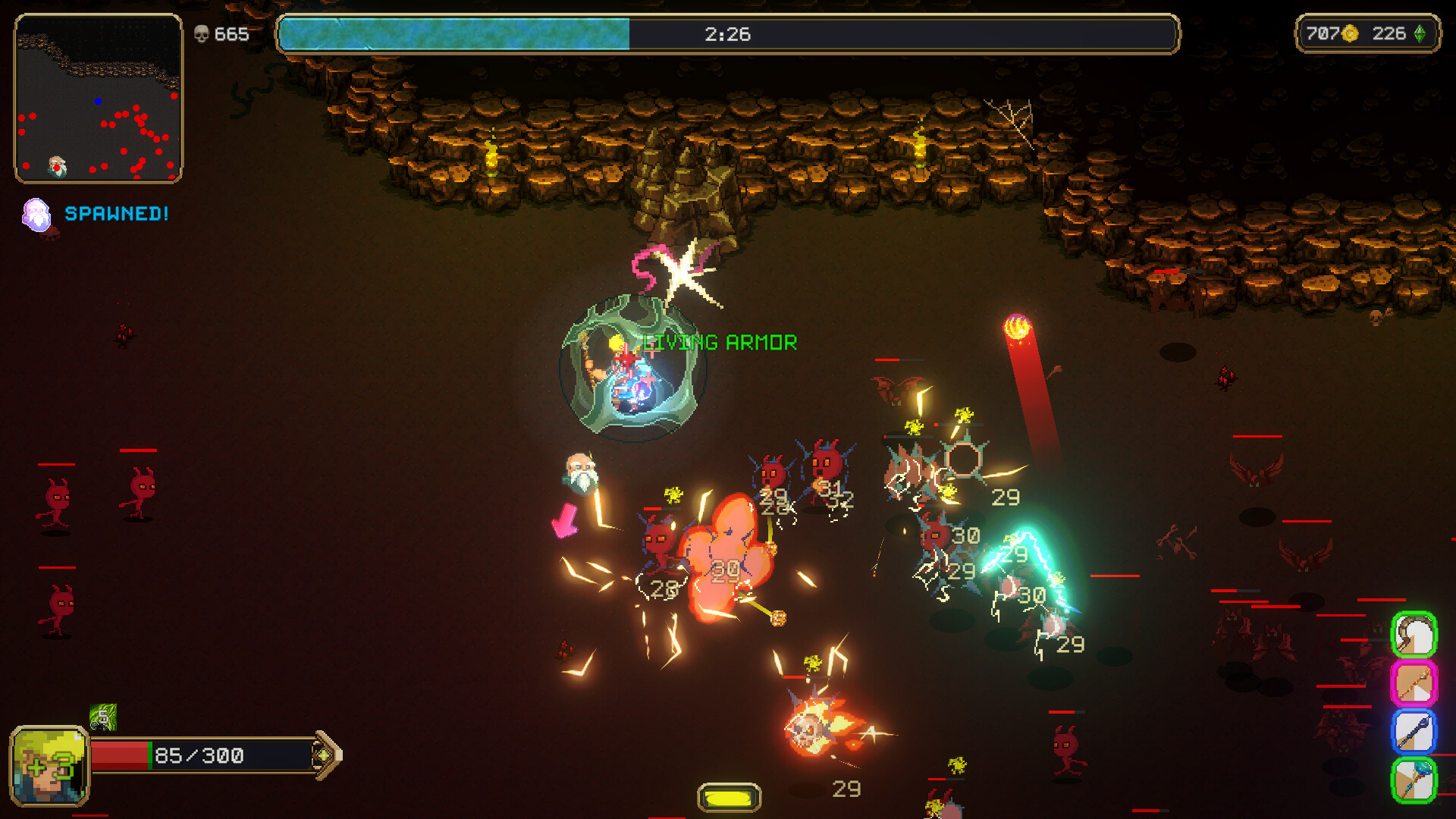Click the green buff status icon
The height and width of the screenshot is (819, 1456).
[103, 717]
